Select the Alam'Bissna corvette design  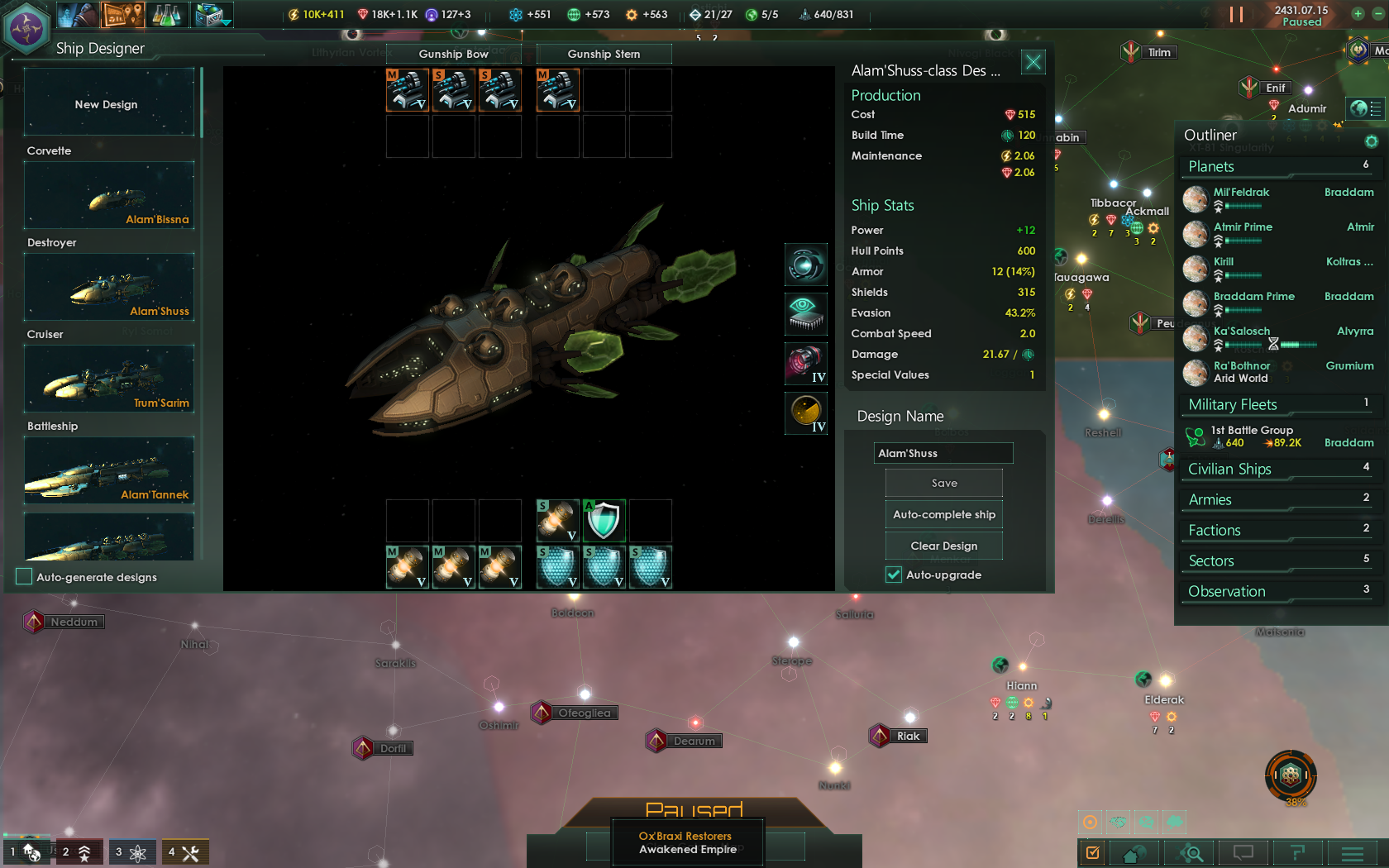tap(109, 196)
